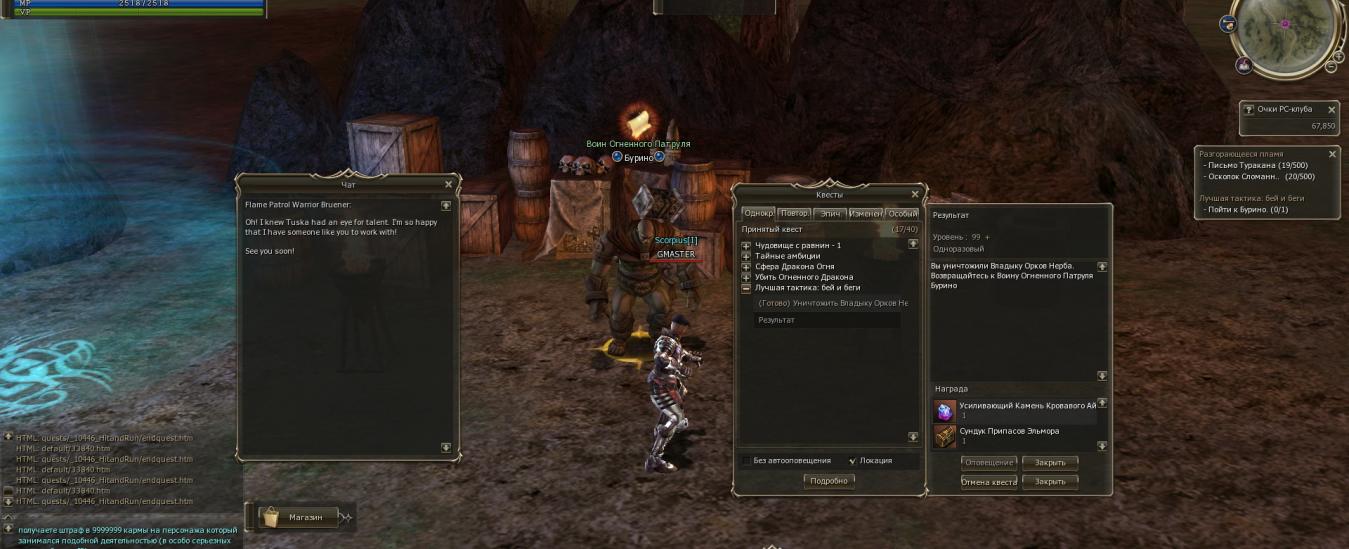The height and width of the screenshot is (549, 1349).
Task: Click the Оповещение button
Action: pyautogui.click(x=989, y=463)
